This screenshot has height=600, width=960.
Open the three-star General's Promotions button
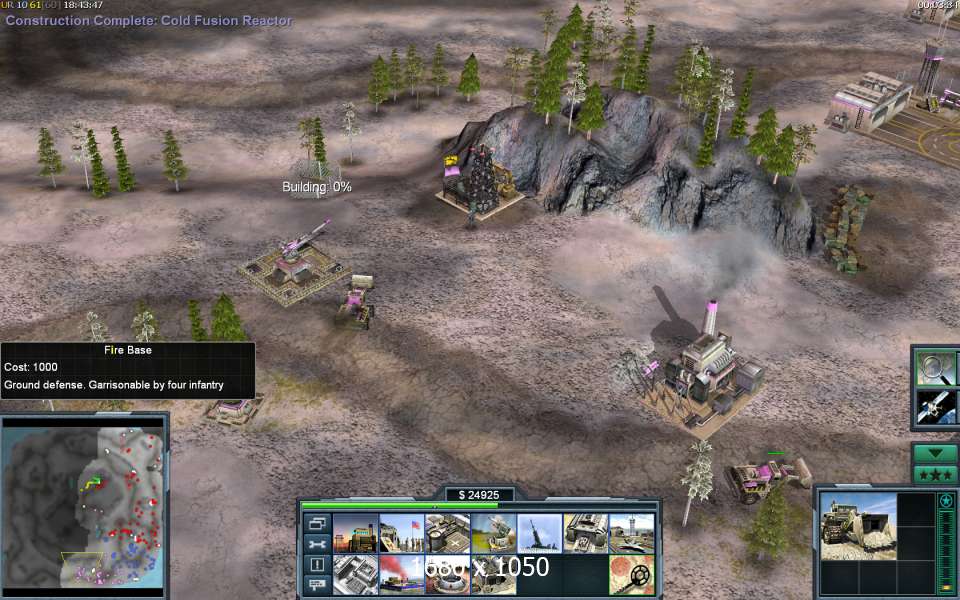point(936,473)
